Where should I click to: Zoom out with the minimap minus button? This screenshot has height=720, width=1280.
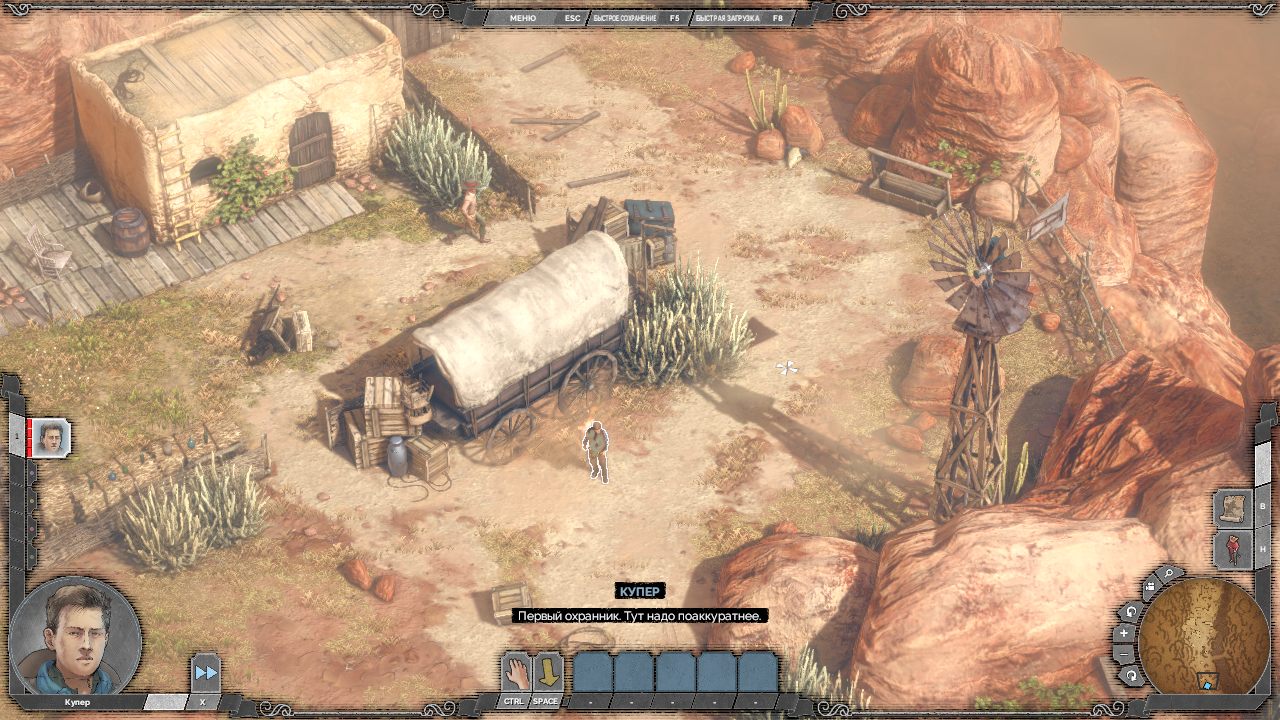[x=1124, y=654]
